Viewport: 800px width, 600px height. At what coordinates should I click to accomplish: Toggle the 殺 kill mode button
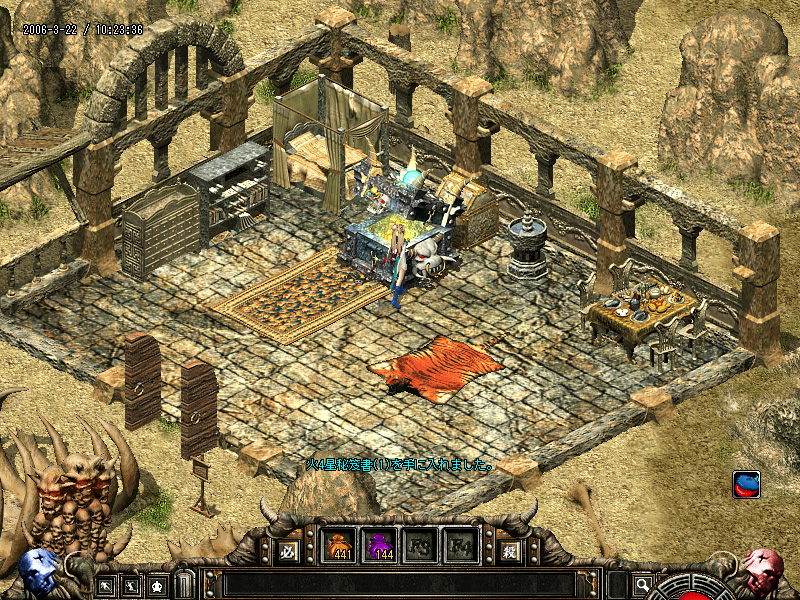coord(510,550)
